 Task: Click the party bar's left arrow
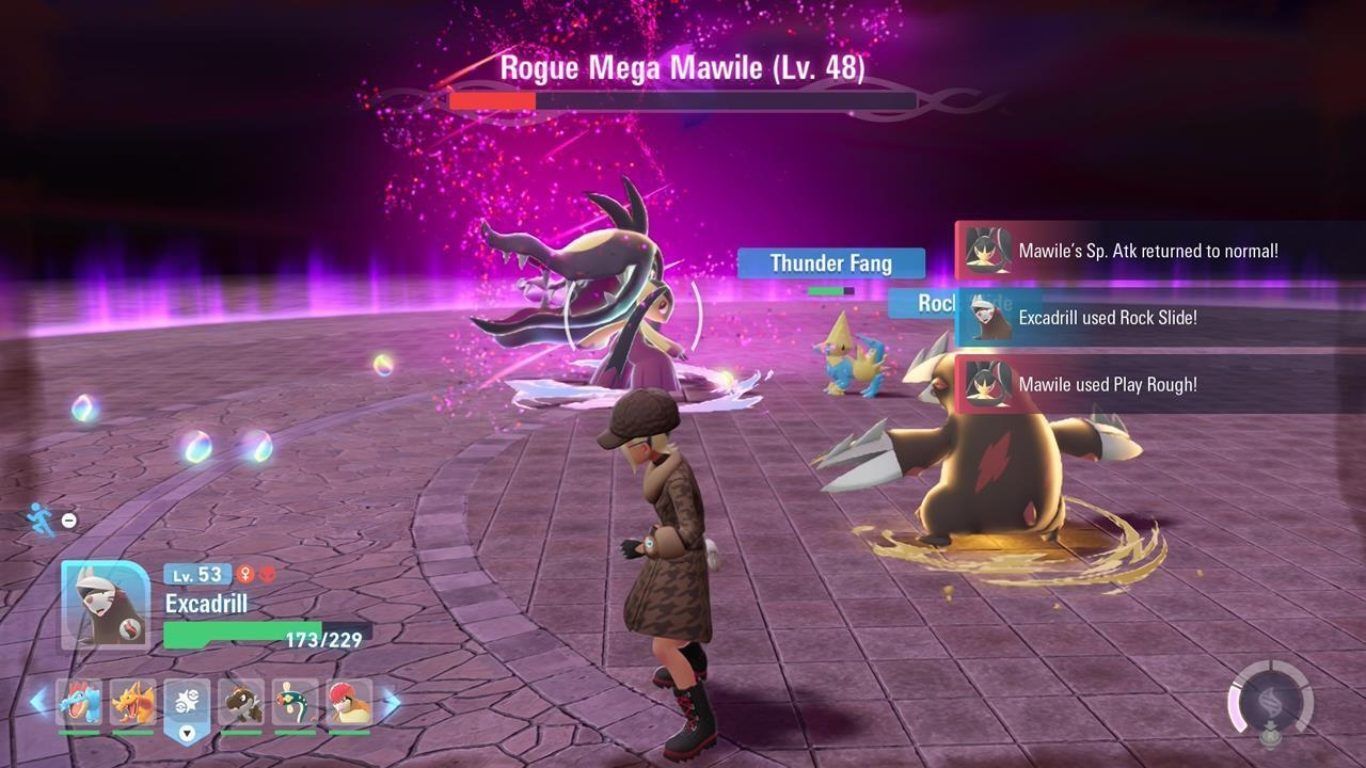coord(38,702)
